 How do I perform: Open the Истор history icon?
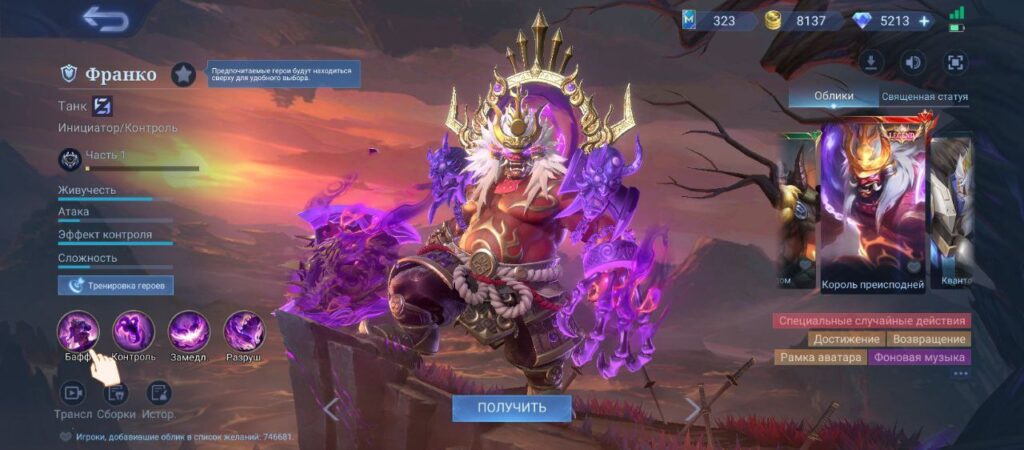click(158, 393)
